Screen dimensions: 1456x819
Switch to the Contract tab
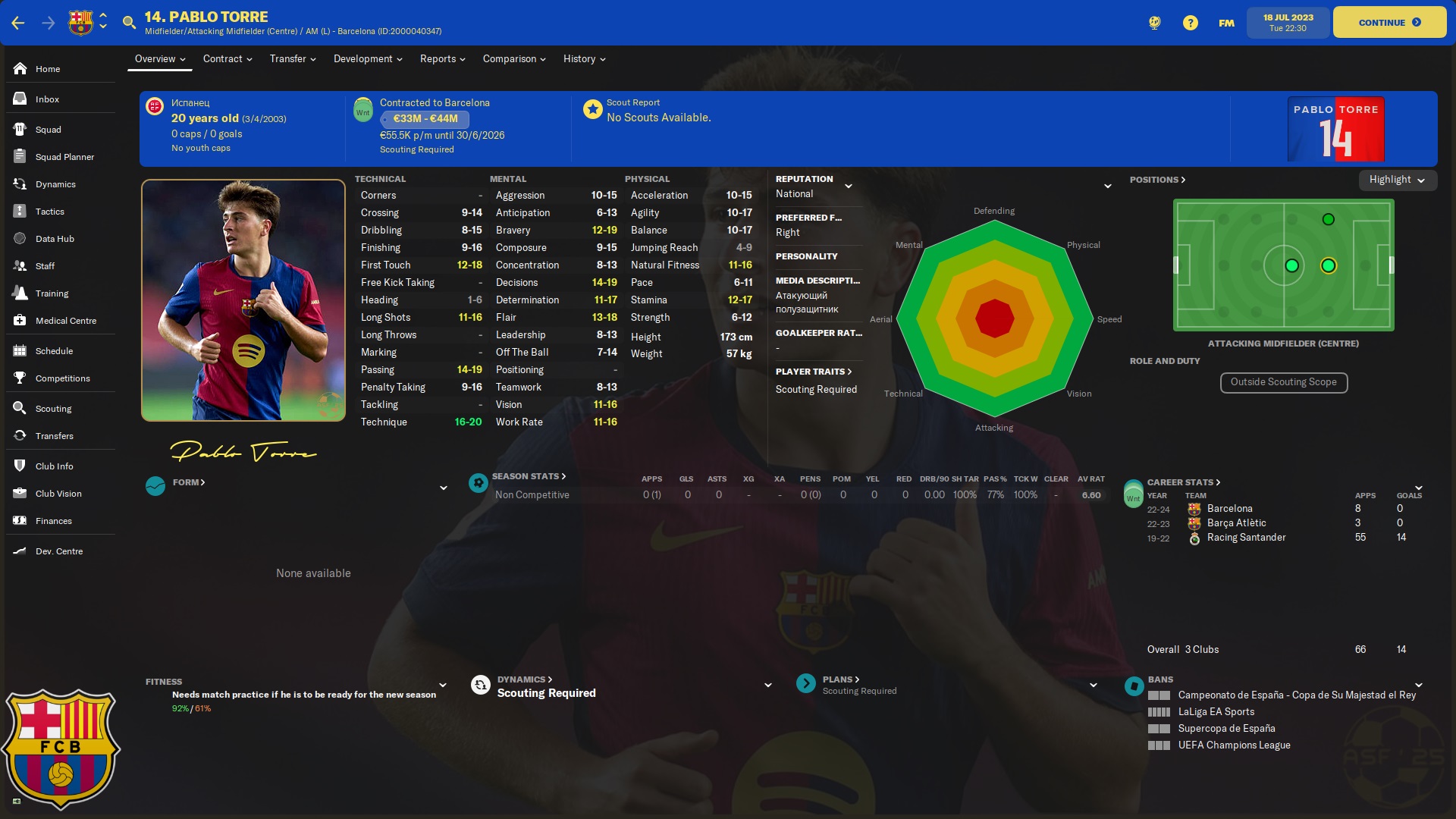223,58
